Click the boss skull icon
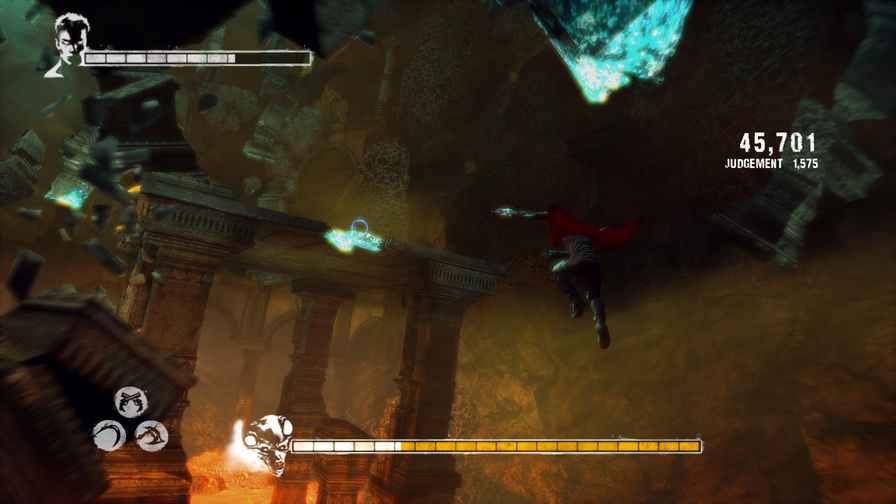Screen dimensions: 896x504 click(267, 442)
